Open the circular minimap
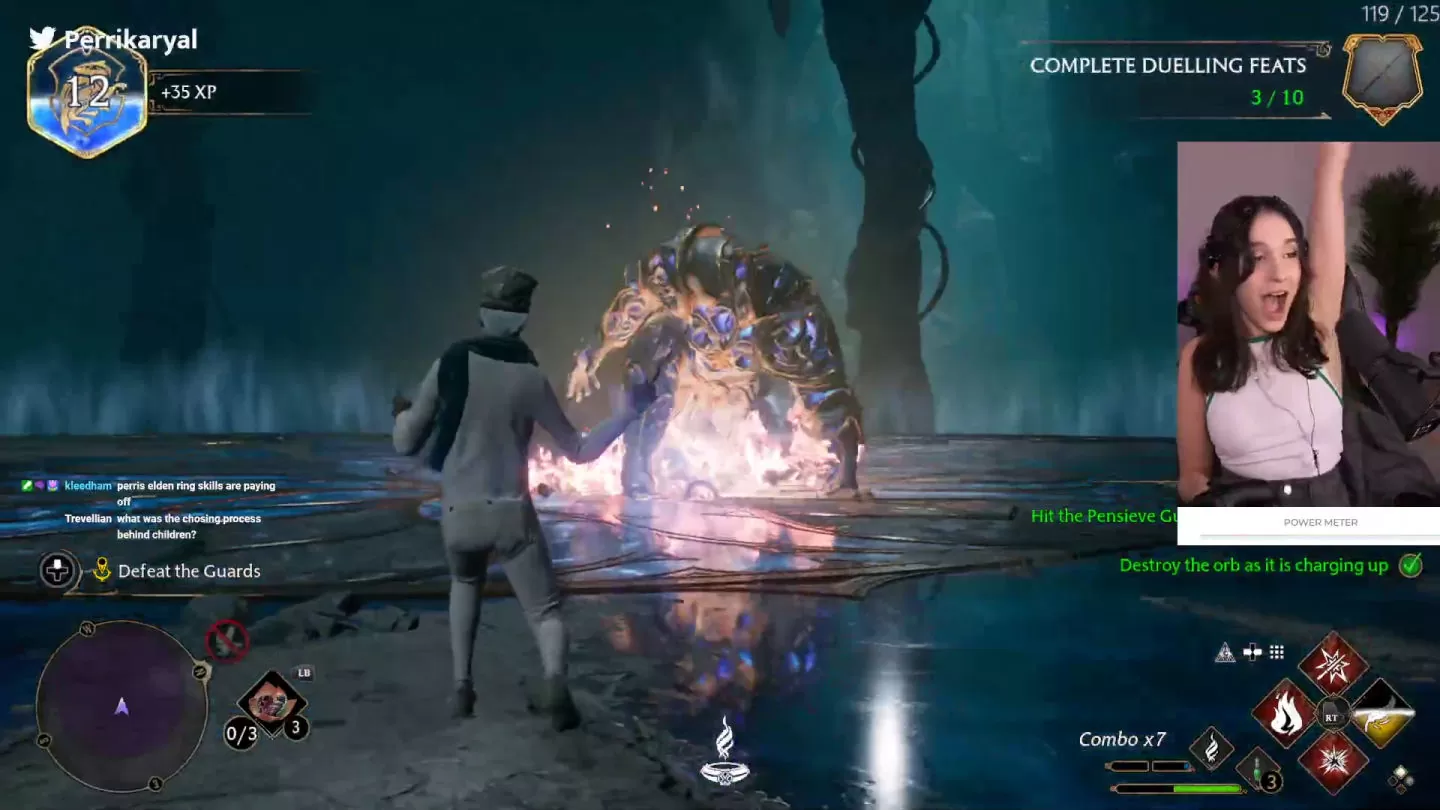This screenshot has width=1440, height=810. tap(121, 706)
